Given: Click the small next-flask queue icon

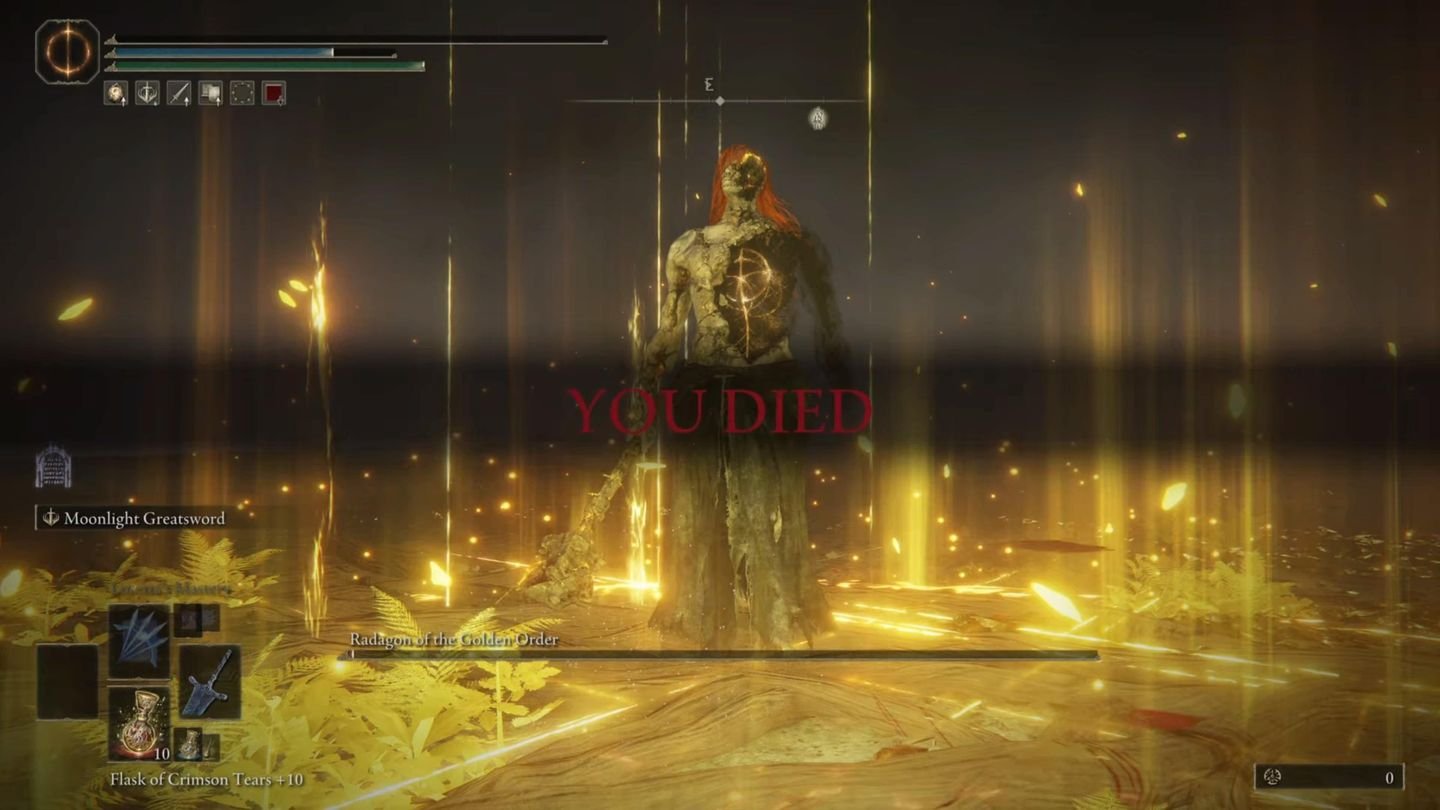Looking at the screenshot, I should click(x=188, y=743).
